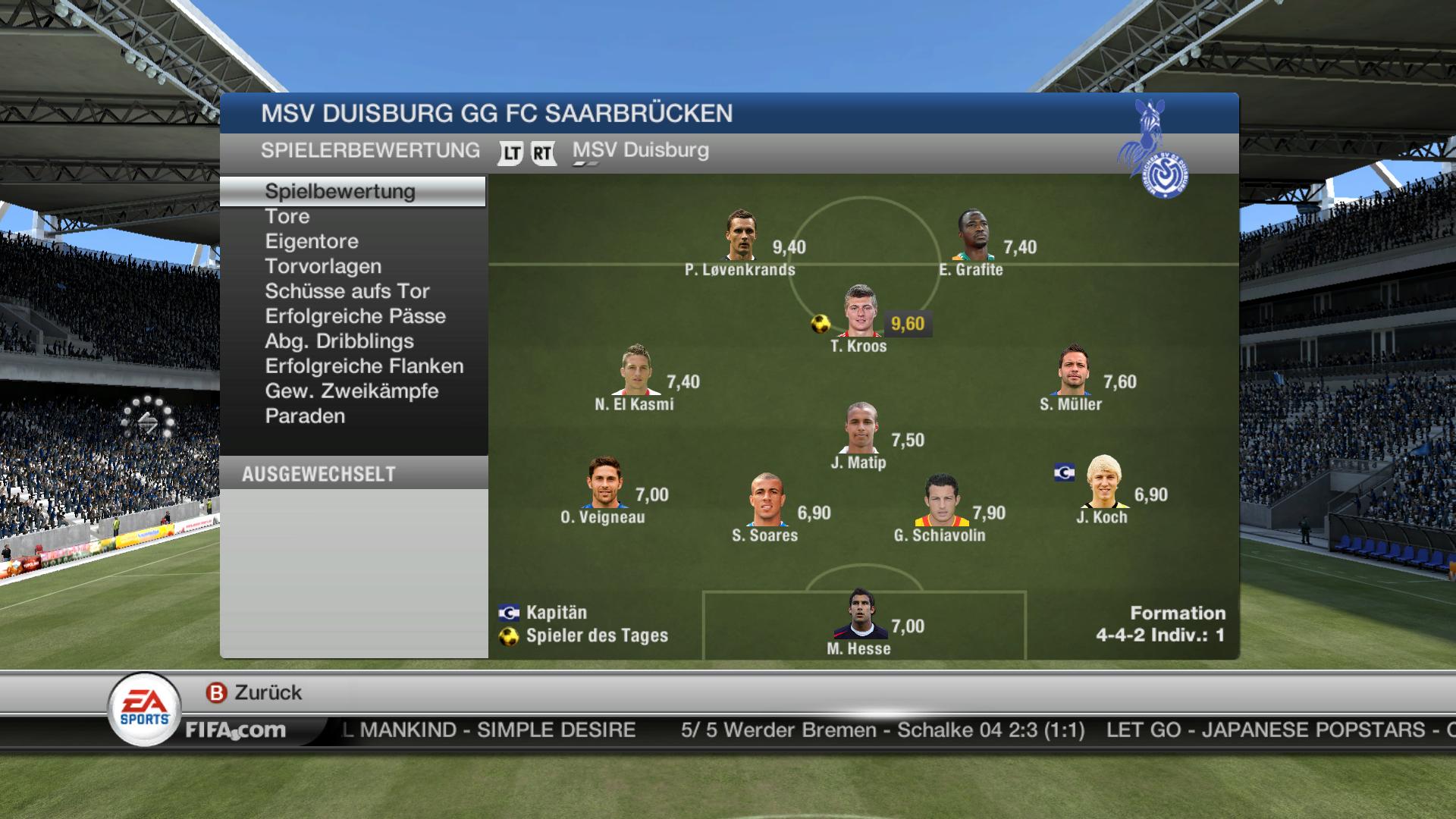The height and width of the screenshot is (819, 1456).
Task: Pick goalkeeper M. Hesse
Action: [860, 615]
